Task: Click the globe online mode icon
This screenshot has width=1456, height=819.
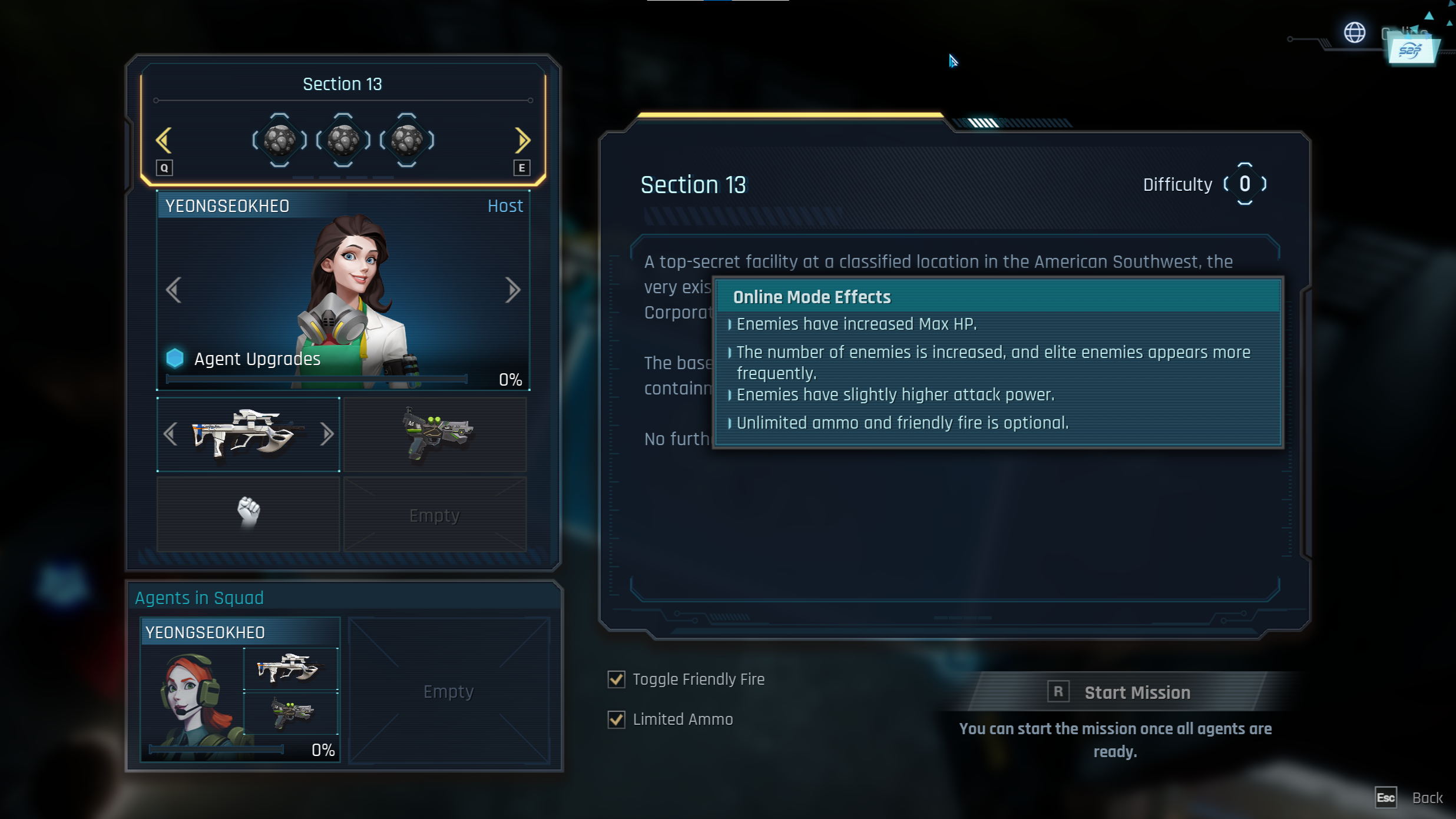Action: click(1354, 32)
